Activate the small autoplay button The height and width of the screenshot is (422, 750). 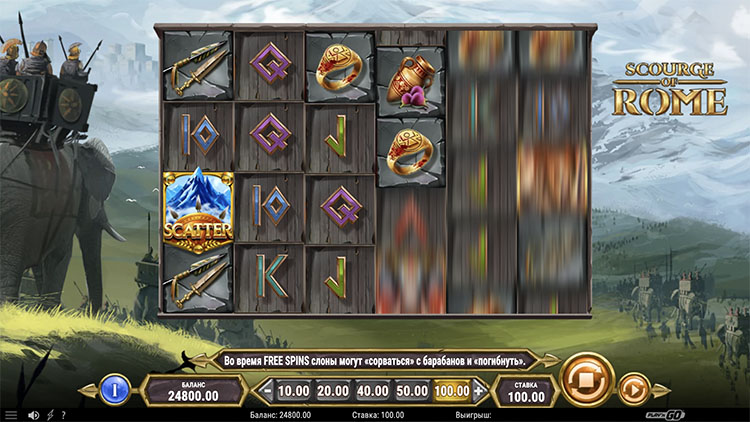point(633,388)
